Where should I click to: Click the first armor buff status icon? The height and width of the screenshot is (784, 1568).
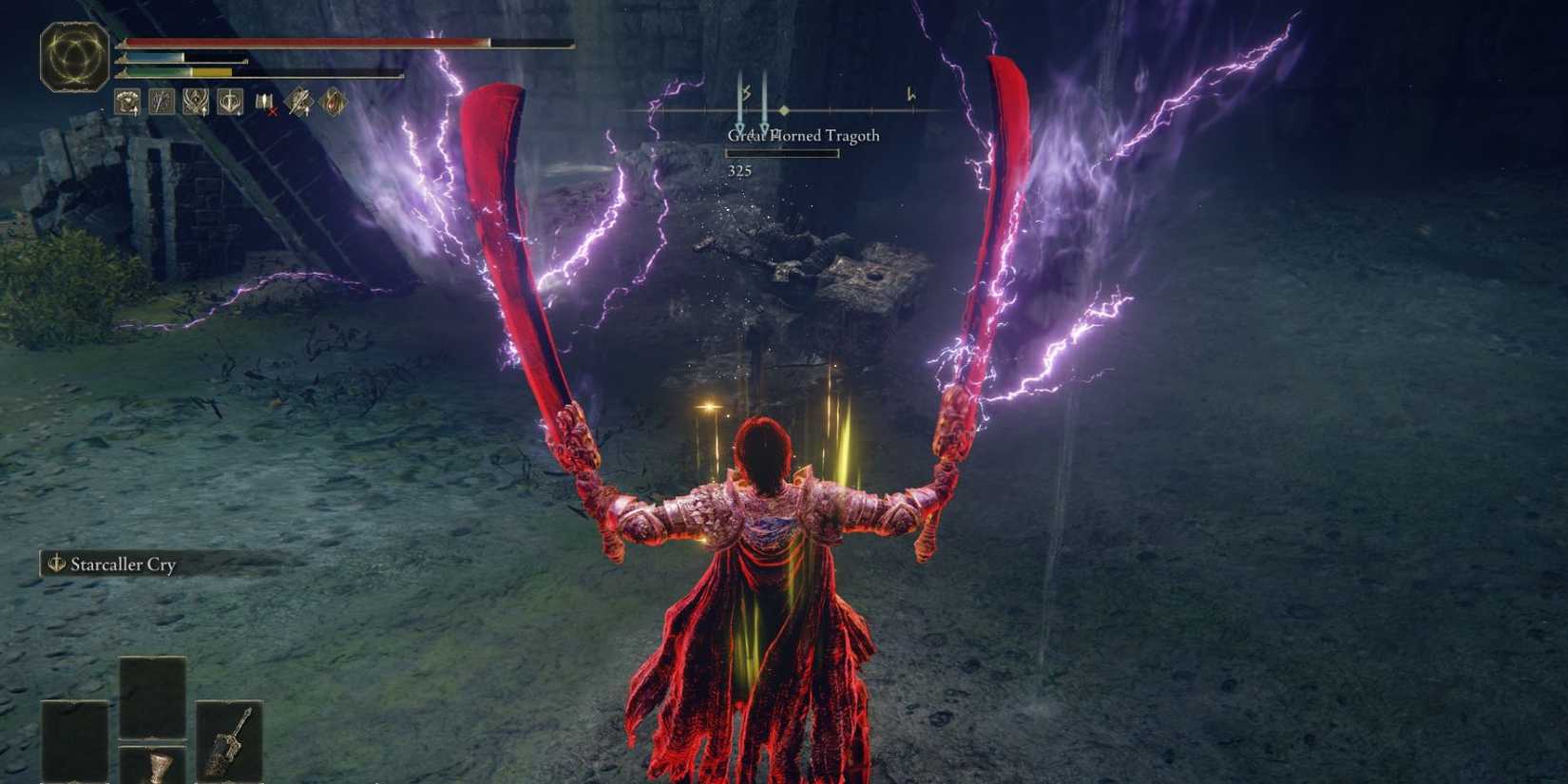[126, 102]
